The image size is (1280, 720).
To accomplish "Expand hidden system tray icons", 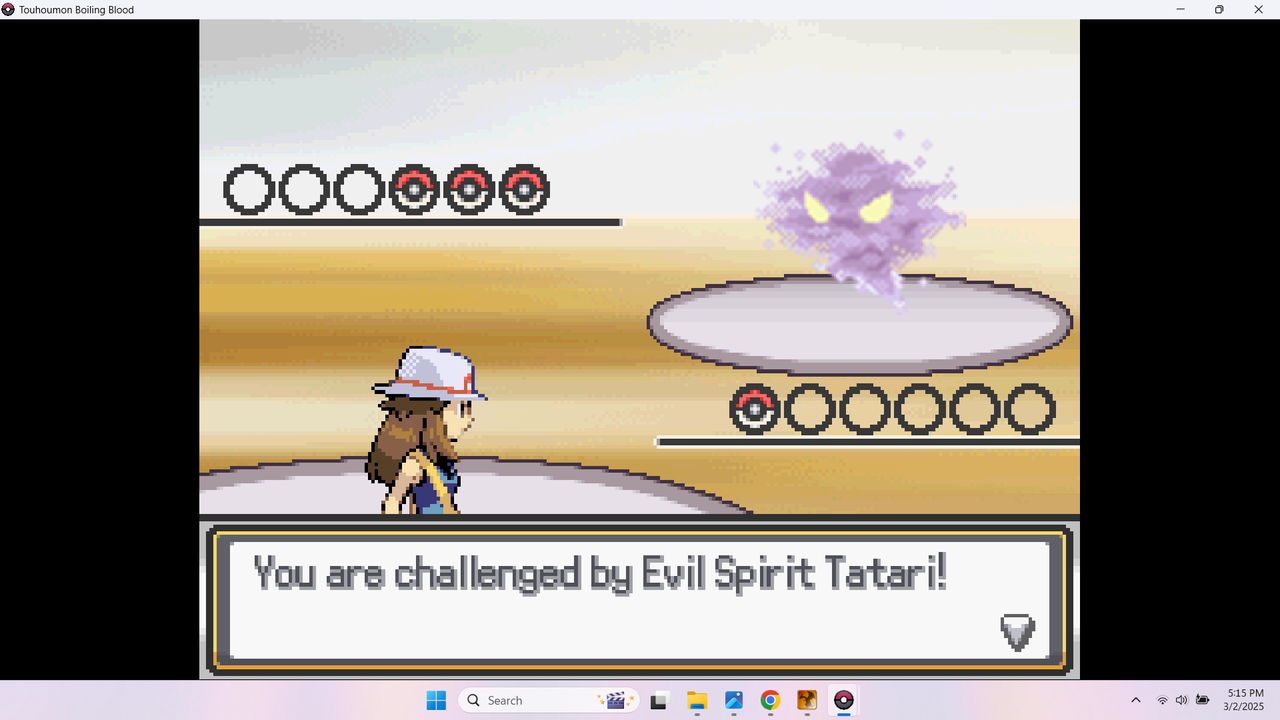I will (1136, 700).
